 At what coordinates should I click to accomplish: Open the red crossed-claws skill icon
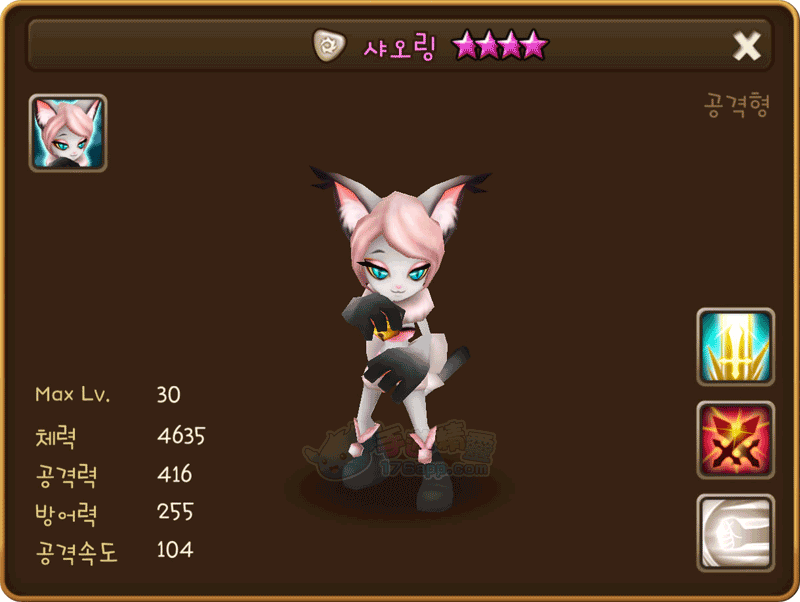(735, 440)
